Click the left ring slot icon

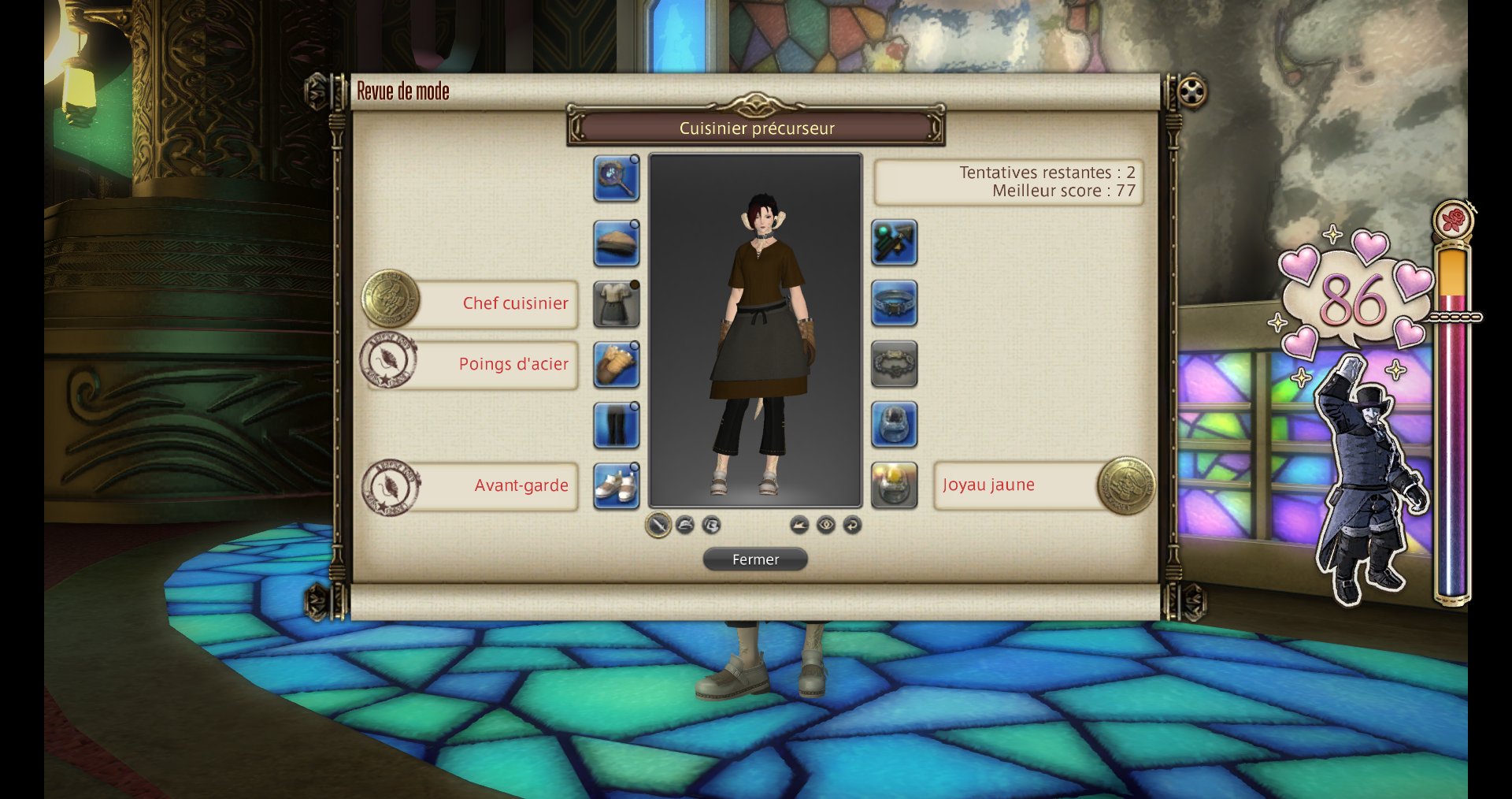(x=895, y=426)
